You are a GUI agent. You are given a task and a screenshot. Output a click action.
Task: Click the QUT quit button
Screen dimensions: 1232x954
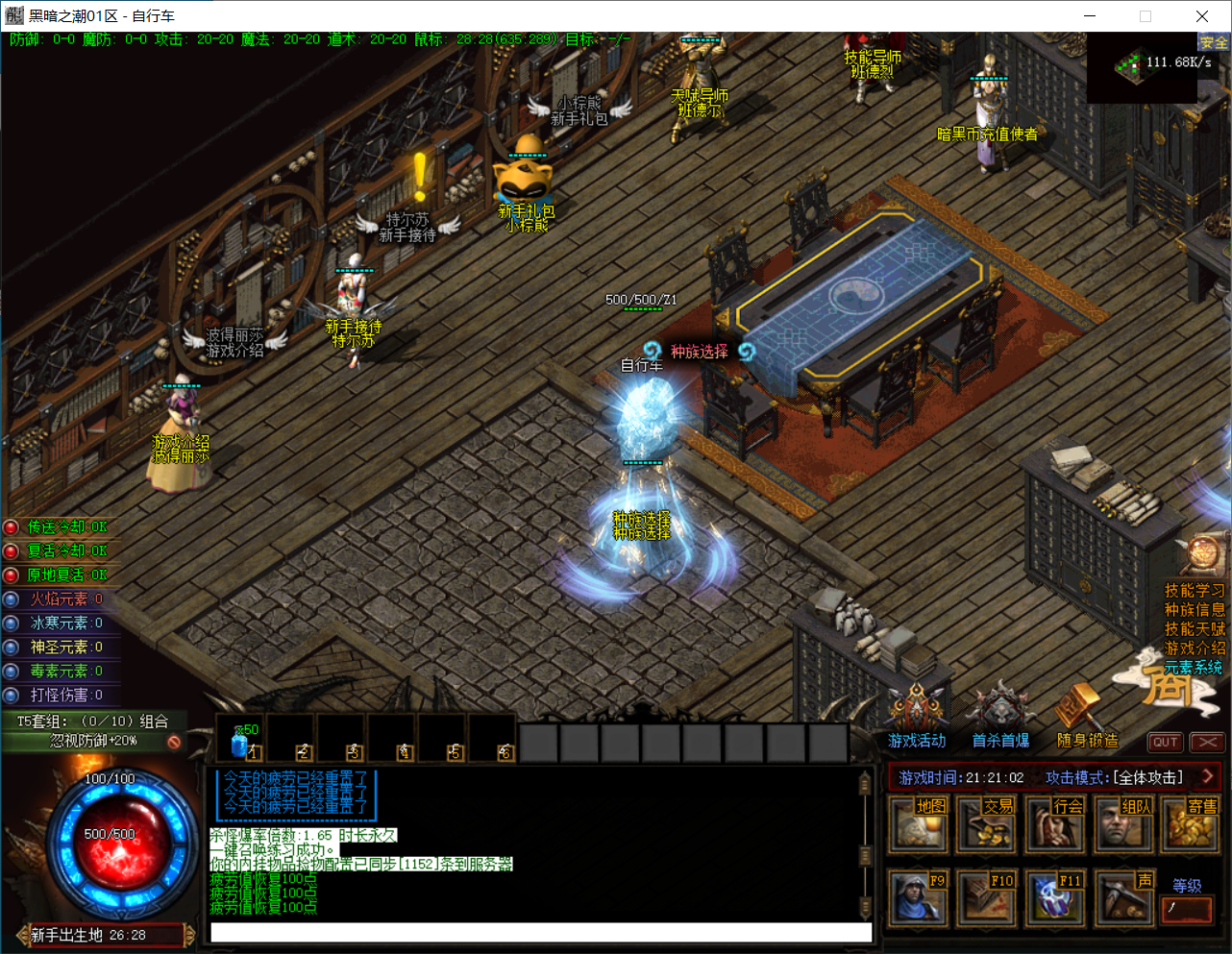pyautogui.click(x=1165, y=742)
